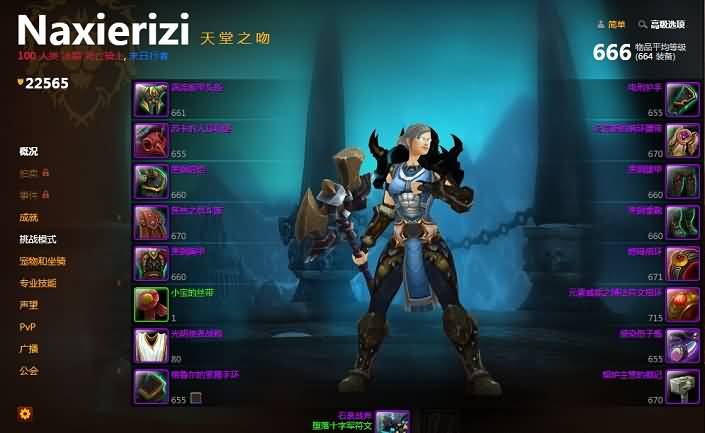Open the 天堂之吻 guild name link
Screen dimensions: 705x433
coord(236,37)
